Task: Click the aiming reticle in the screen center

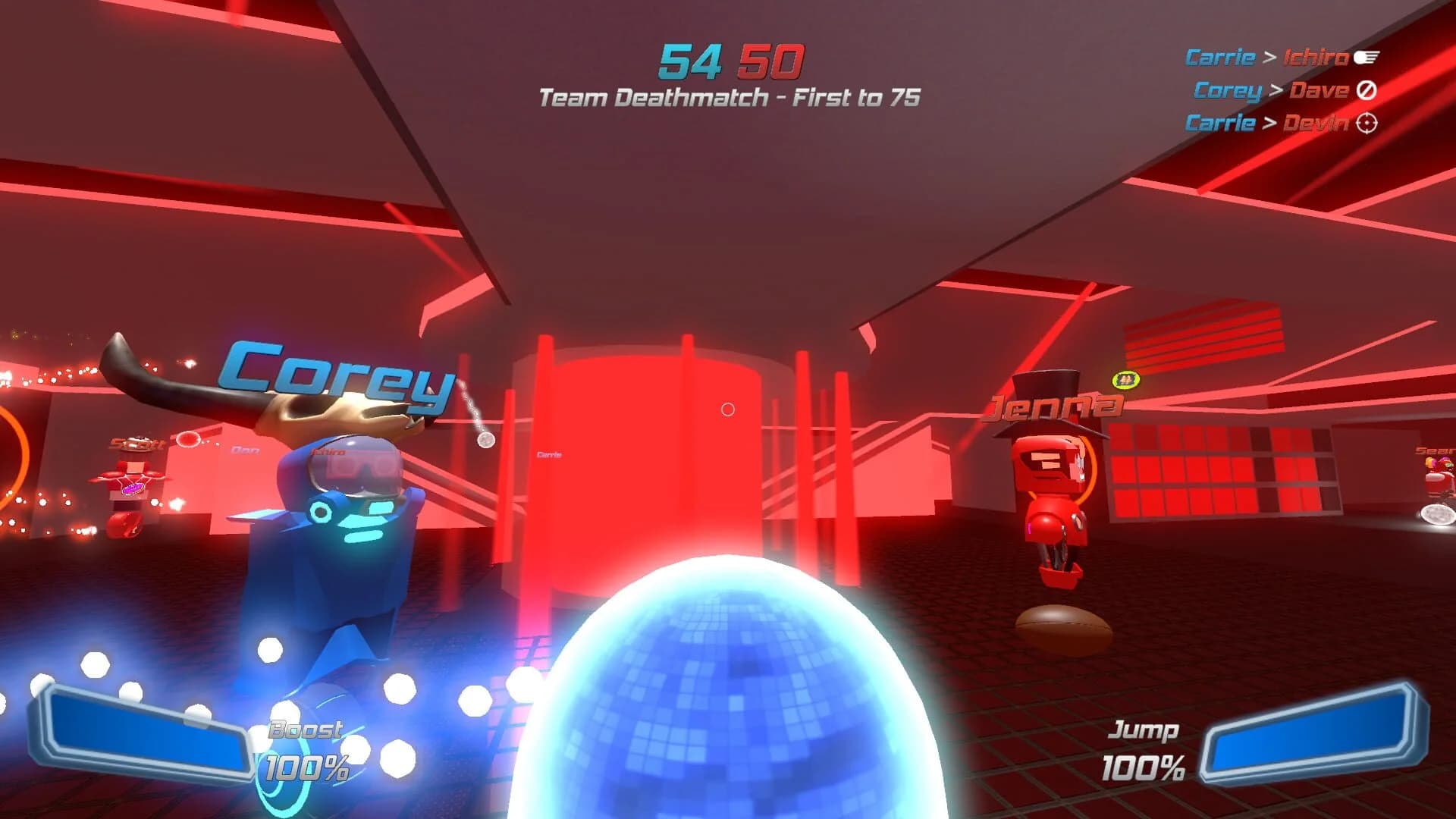Action: click(x=730, y=409)
